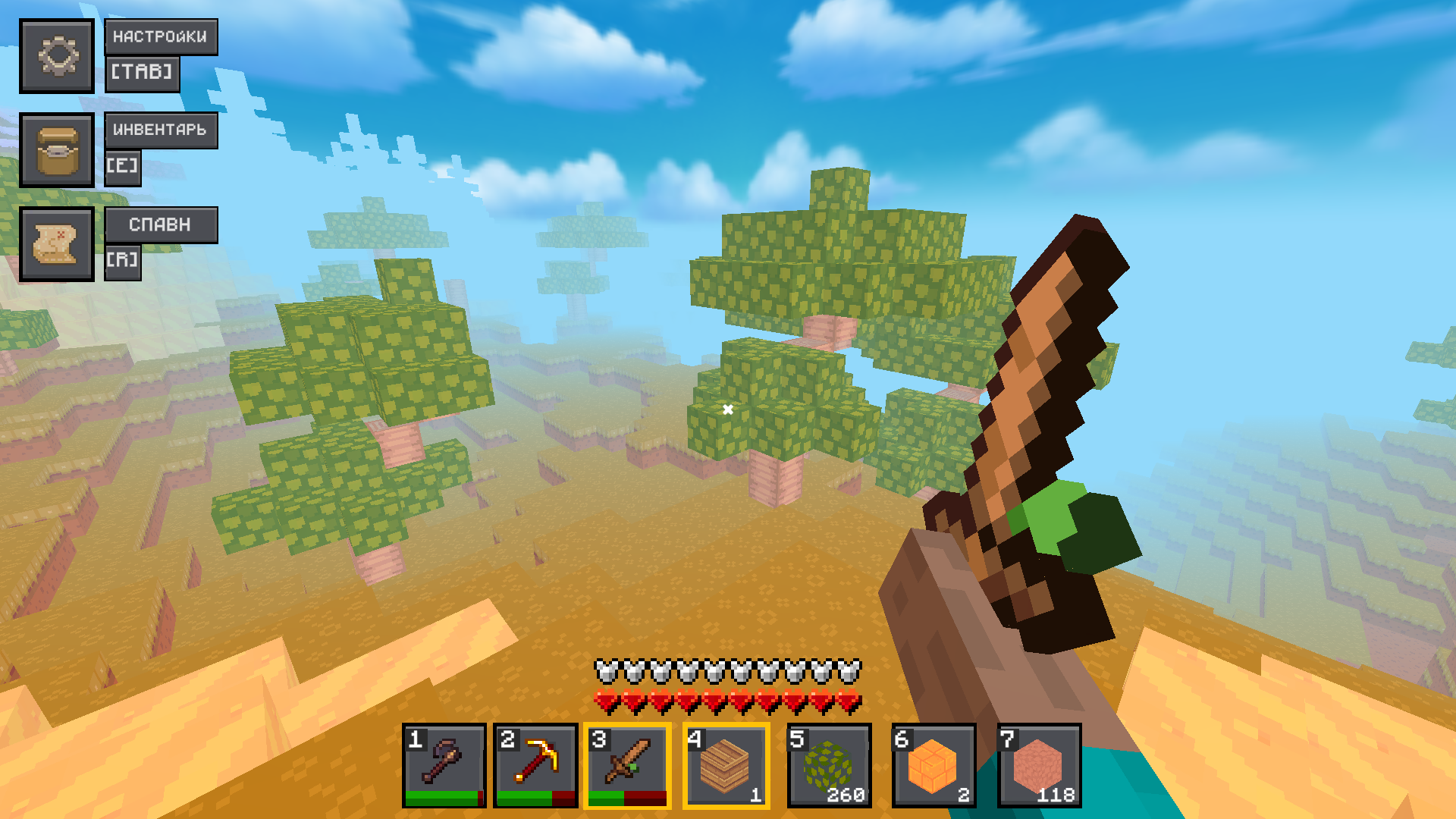Open the inventory chest icon

57,150
